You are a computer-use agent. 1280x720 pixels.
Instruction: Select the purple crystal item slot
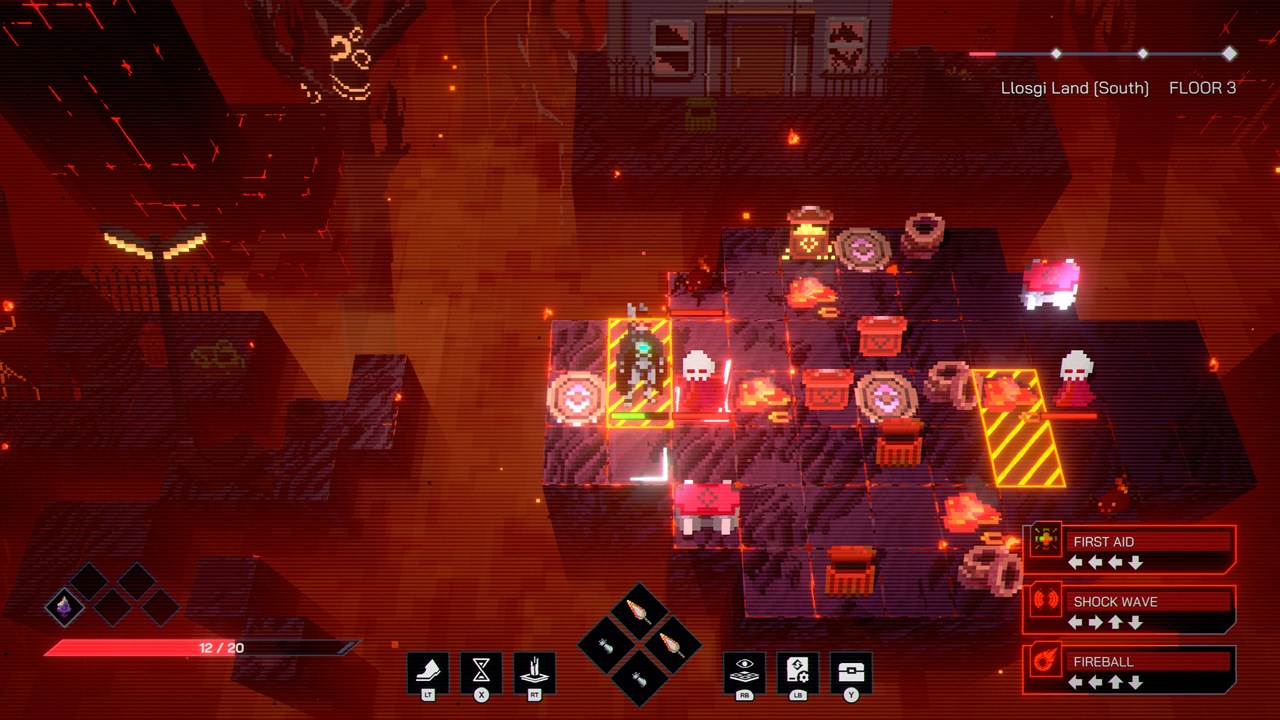[x=65, y=606]
